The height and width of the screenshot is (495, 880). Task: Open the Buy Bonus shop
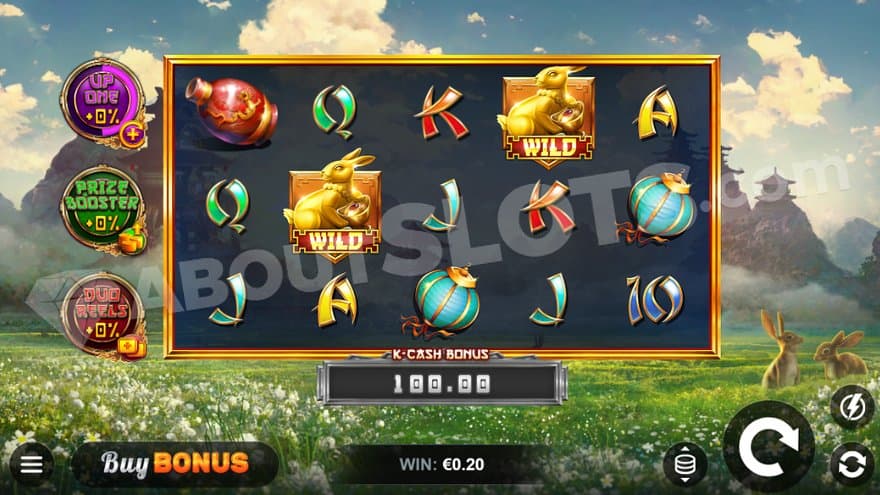175,463
